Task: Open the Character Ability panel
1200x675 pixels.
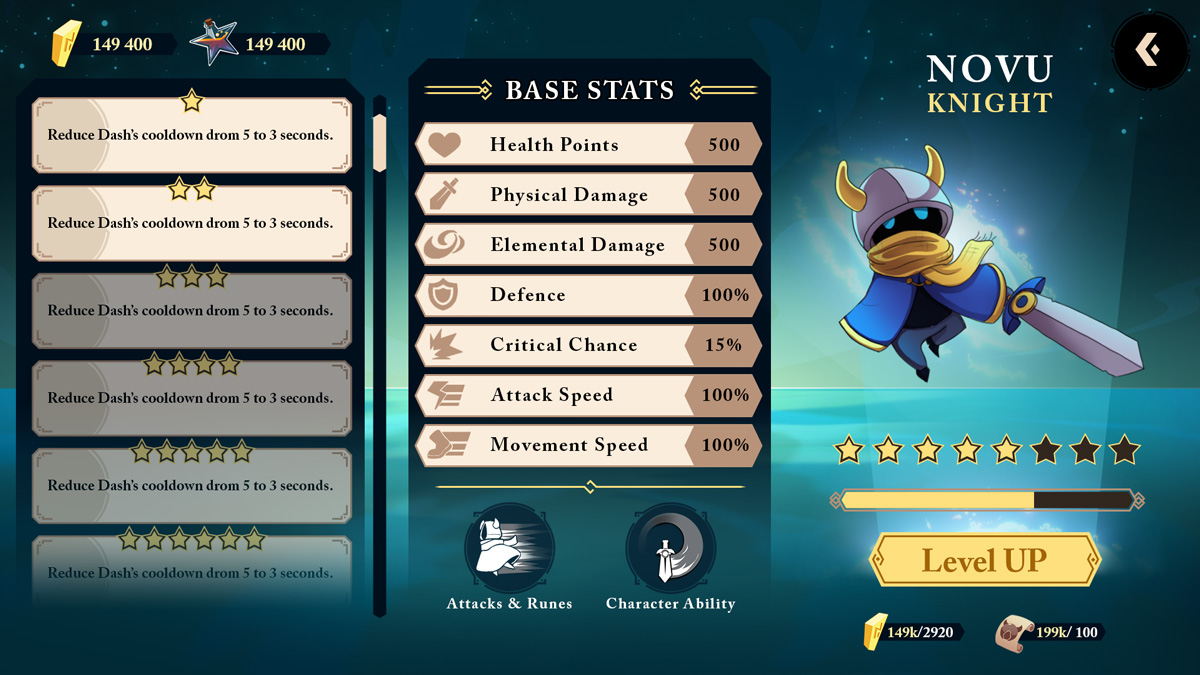Action: coord(670,548)
